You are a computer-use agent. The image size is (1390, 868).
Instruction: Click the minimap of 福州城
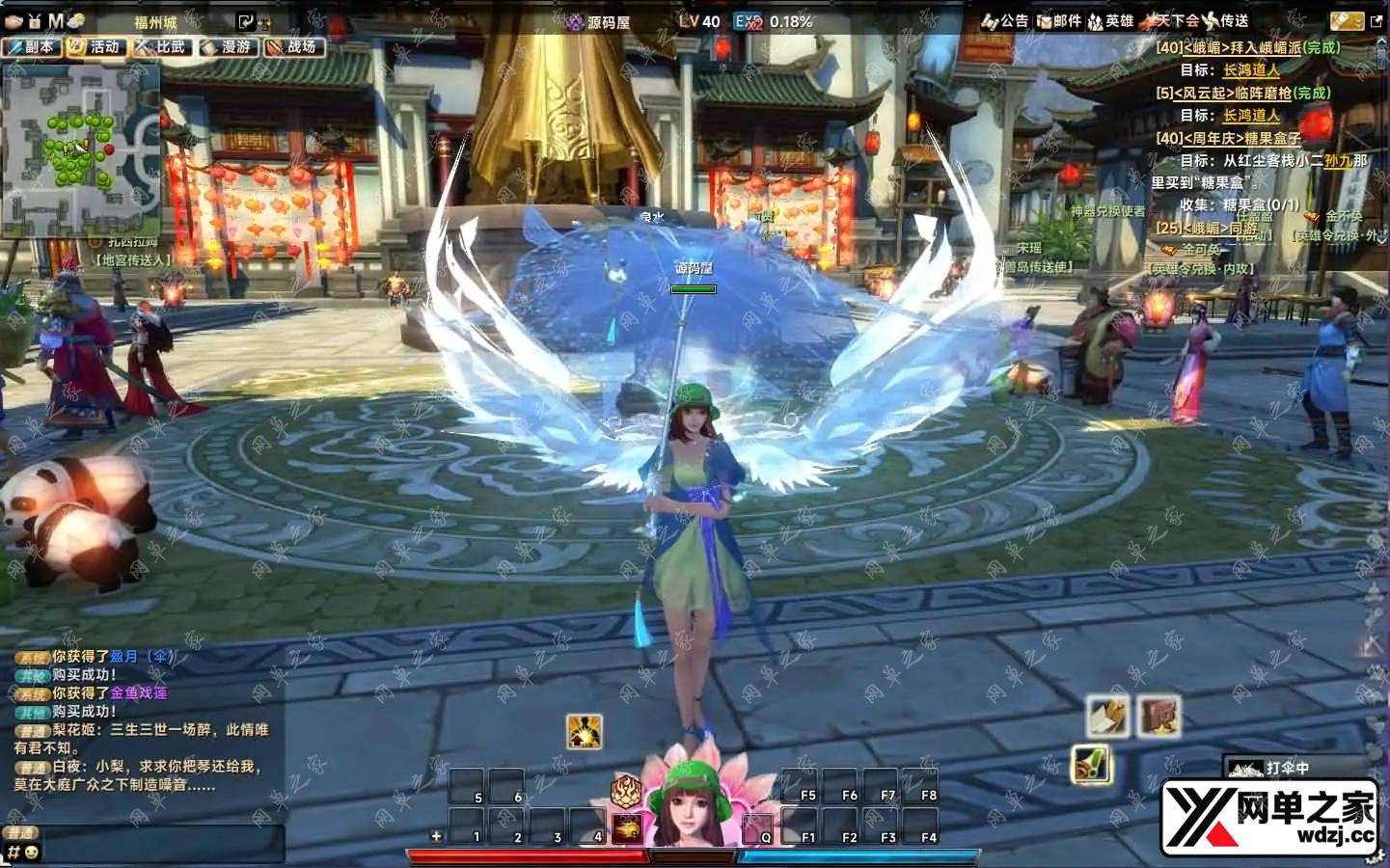[x=80, y=150]
